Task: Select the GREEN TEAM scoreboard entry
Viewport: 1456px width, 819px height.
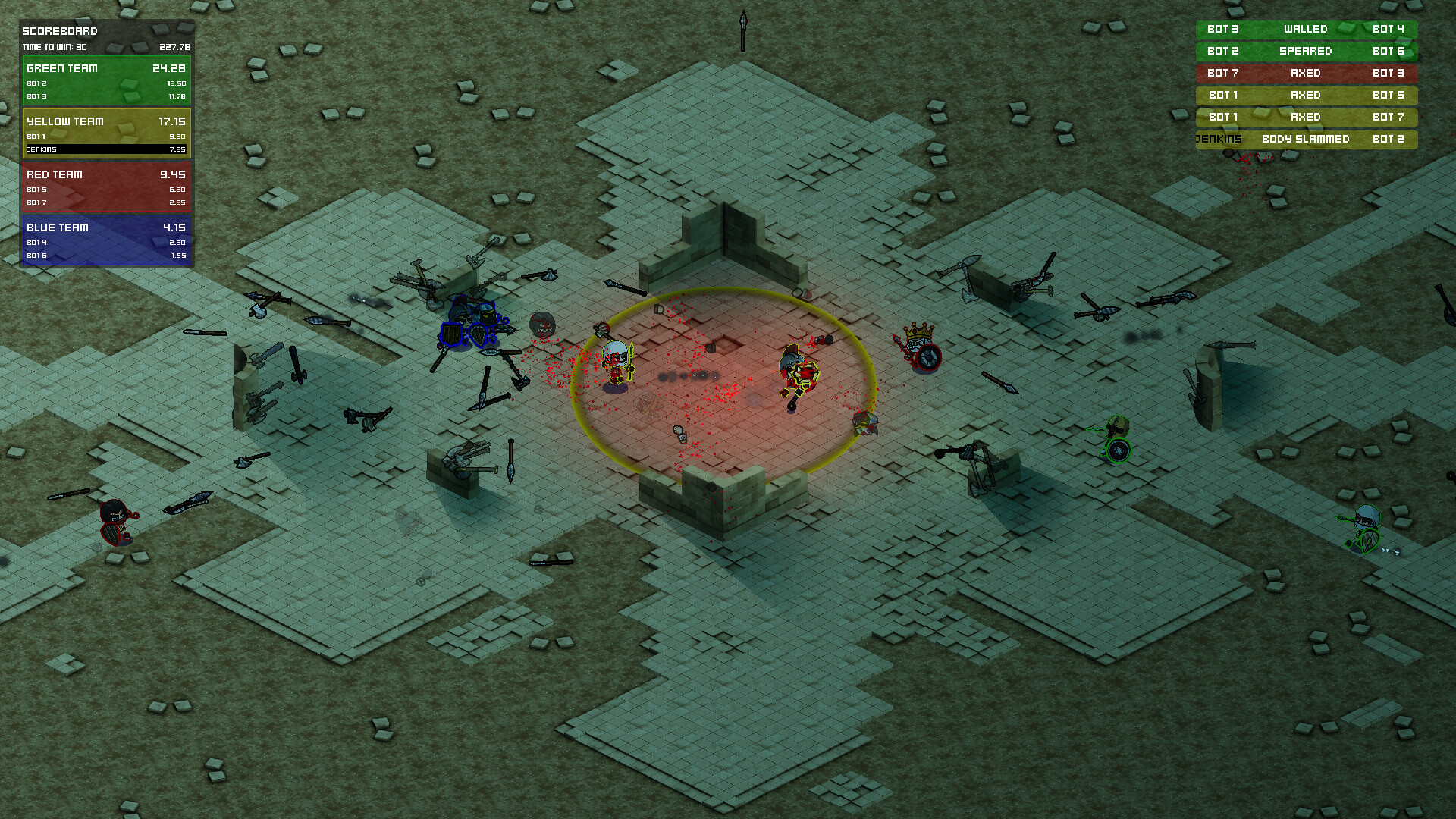Action: click(62, 68)
